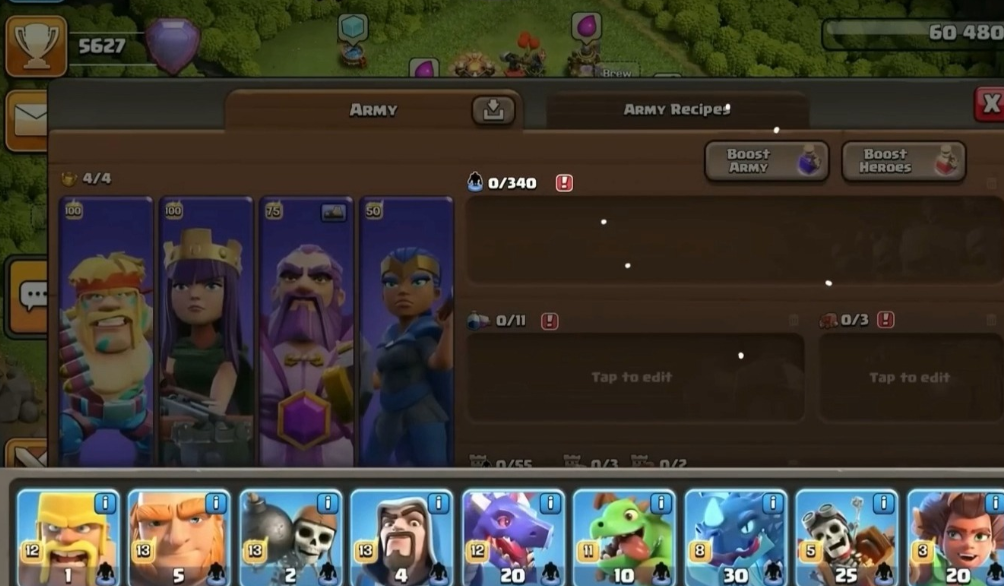Click the Boost Army button

click(766, 161)
